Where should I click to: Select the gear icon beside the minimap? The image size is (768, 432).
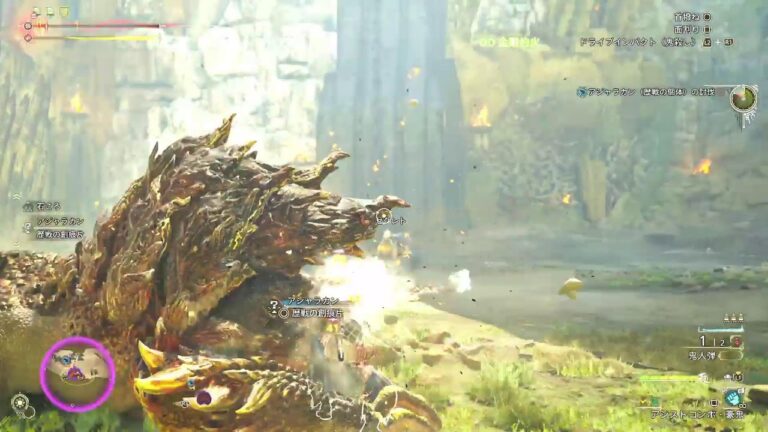(19, 403)
